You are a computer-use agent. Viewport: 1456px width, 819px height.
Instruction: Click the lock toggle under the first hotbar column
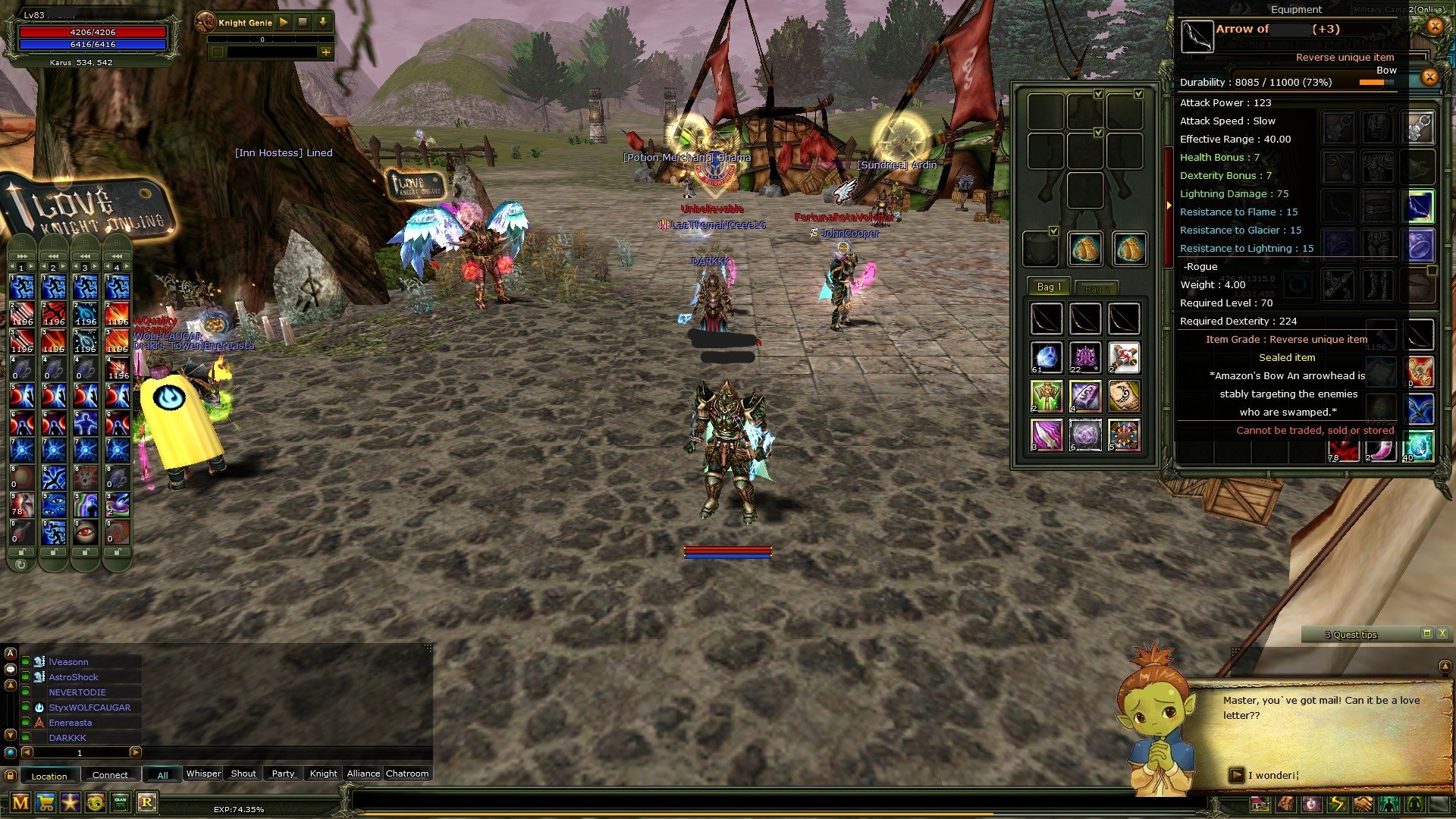coord(21,553)
